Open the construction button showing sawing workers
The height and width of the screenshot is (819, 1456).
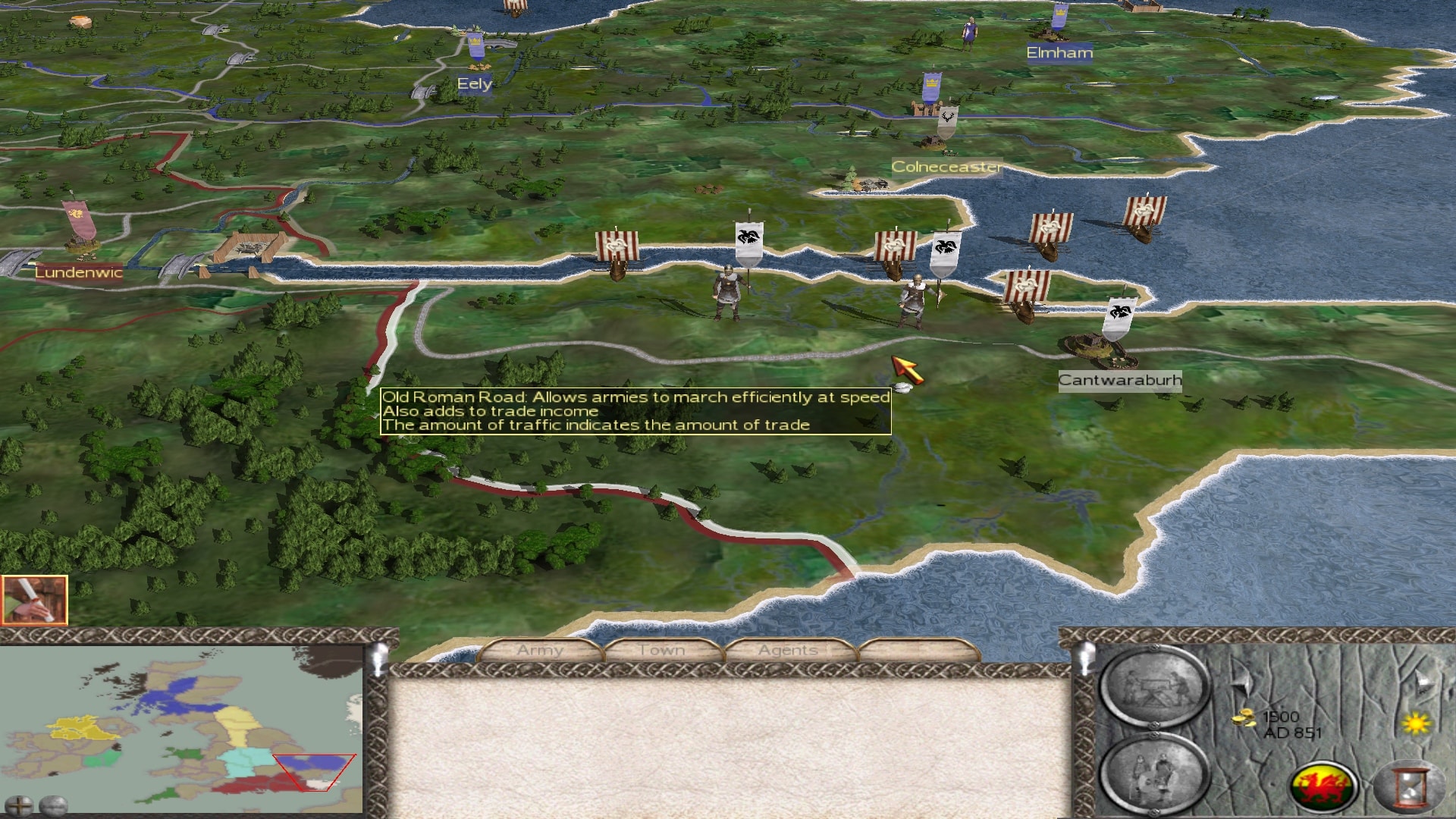click(1154, 686)
